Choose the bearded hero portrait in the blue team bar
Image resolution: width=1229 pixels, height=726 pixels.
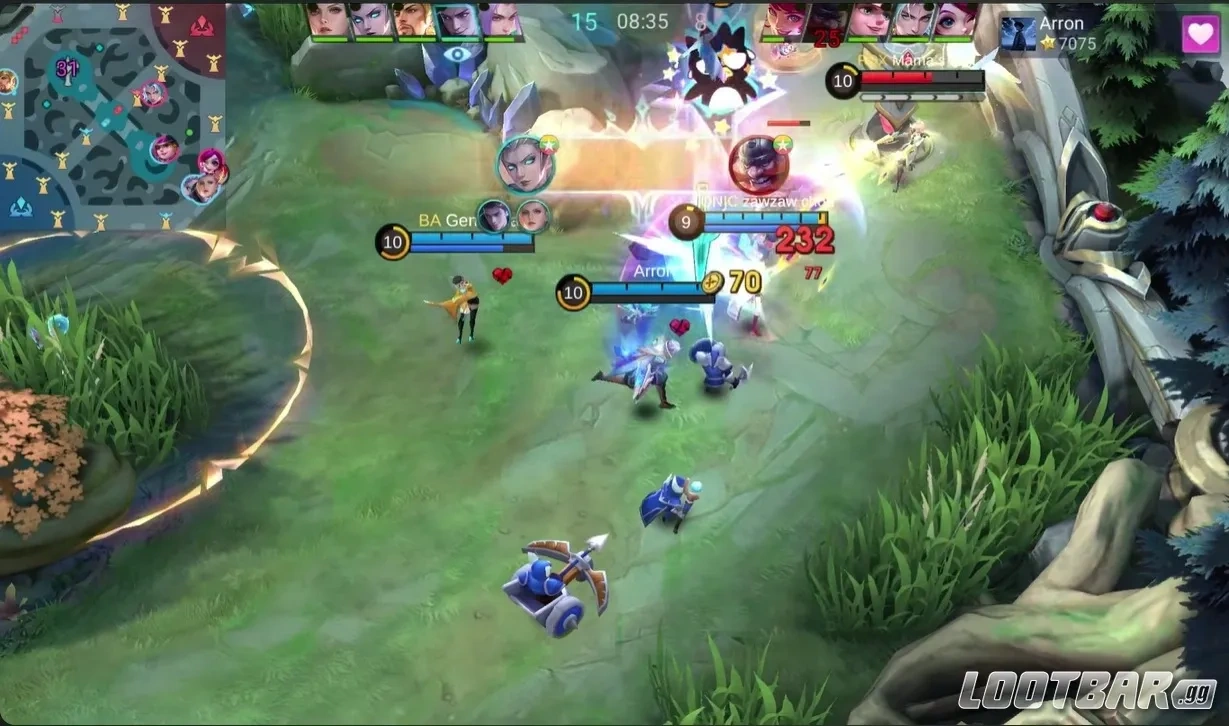pyautogui.click(x=413, y=21)
